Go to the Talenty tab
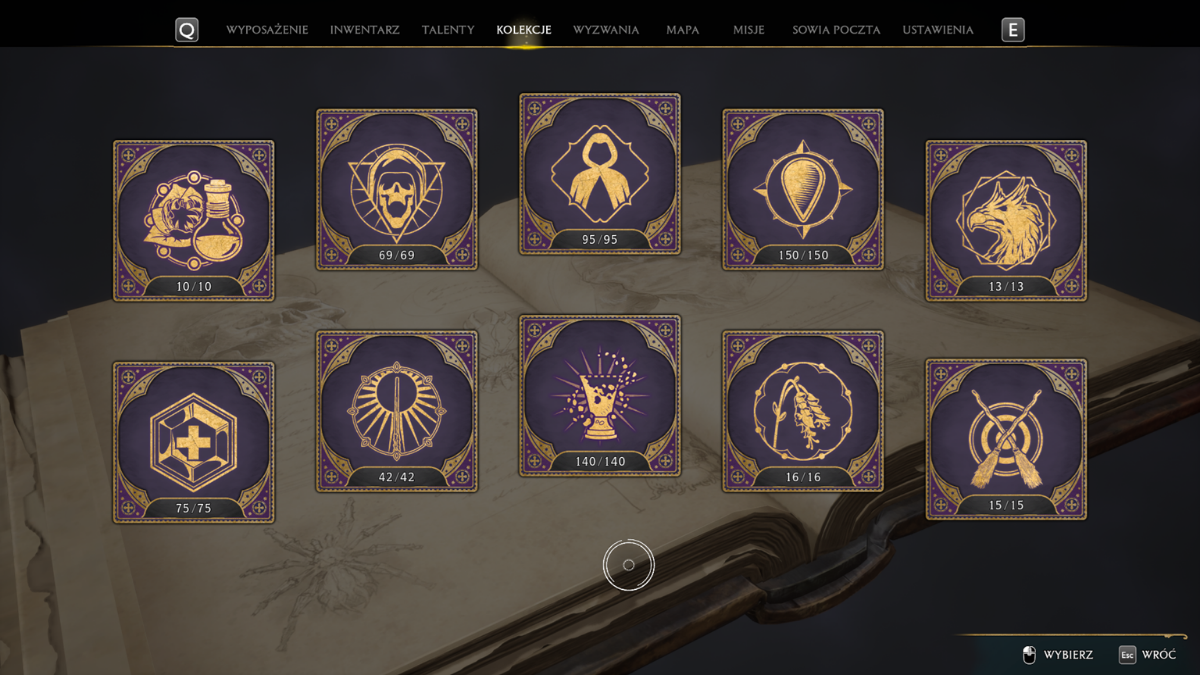The height and width of the screenshot is (675, 1200). click(x=448, y=30)
